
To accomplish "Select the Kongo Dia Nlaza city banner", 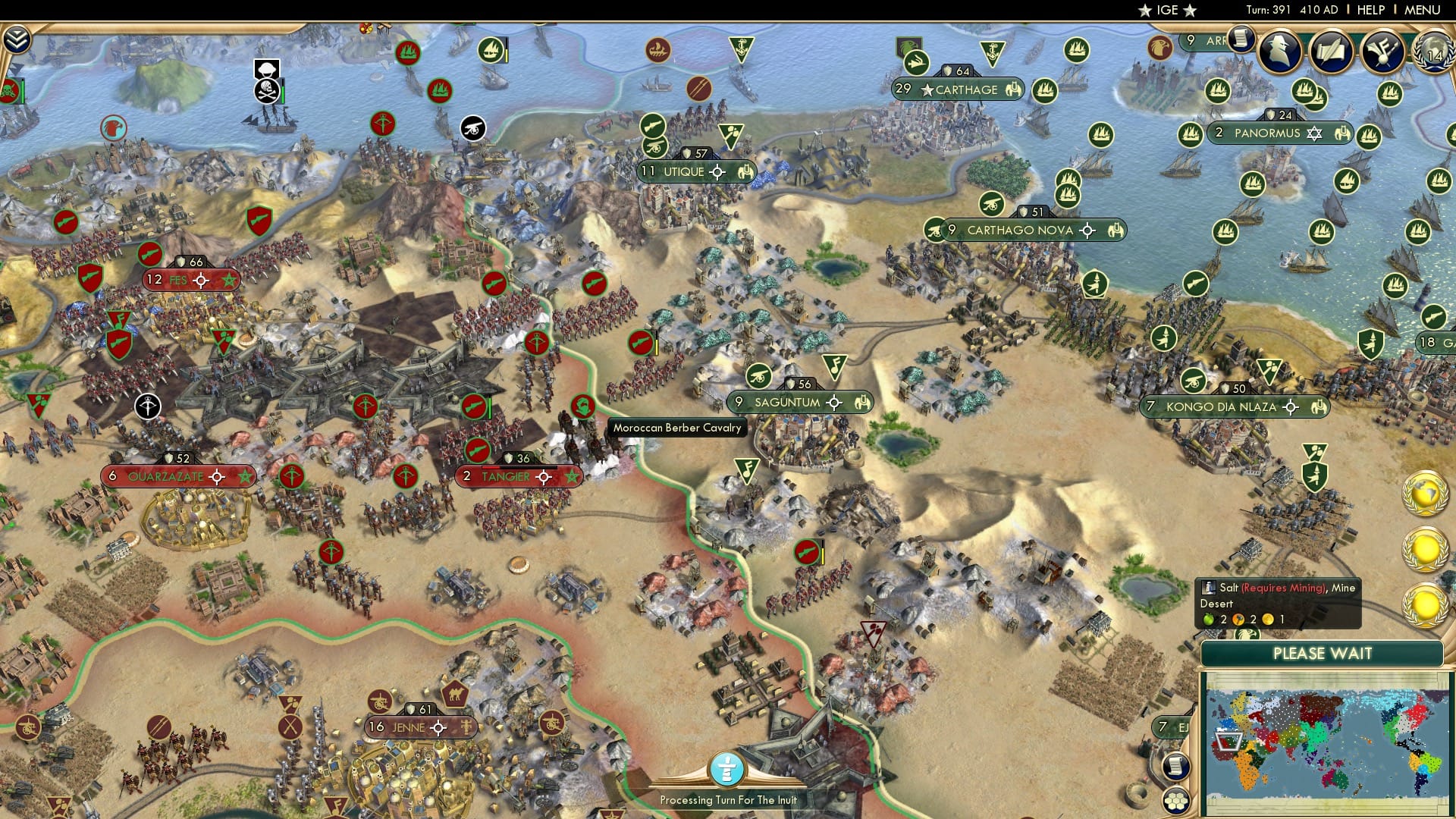I will (x=1222, y=407).
